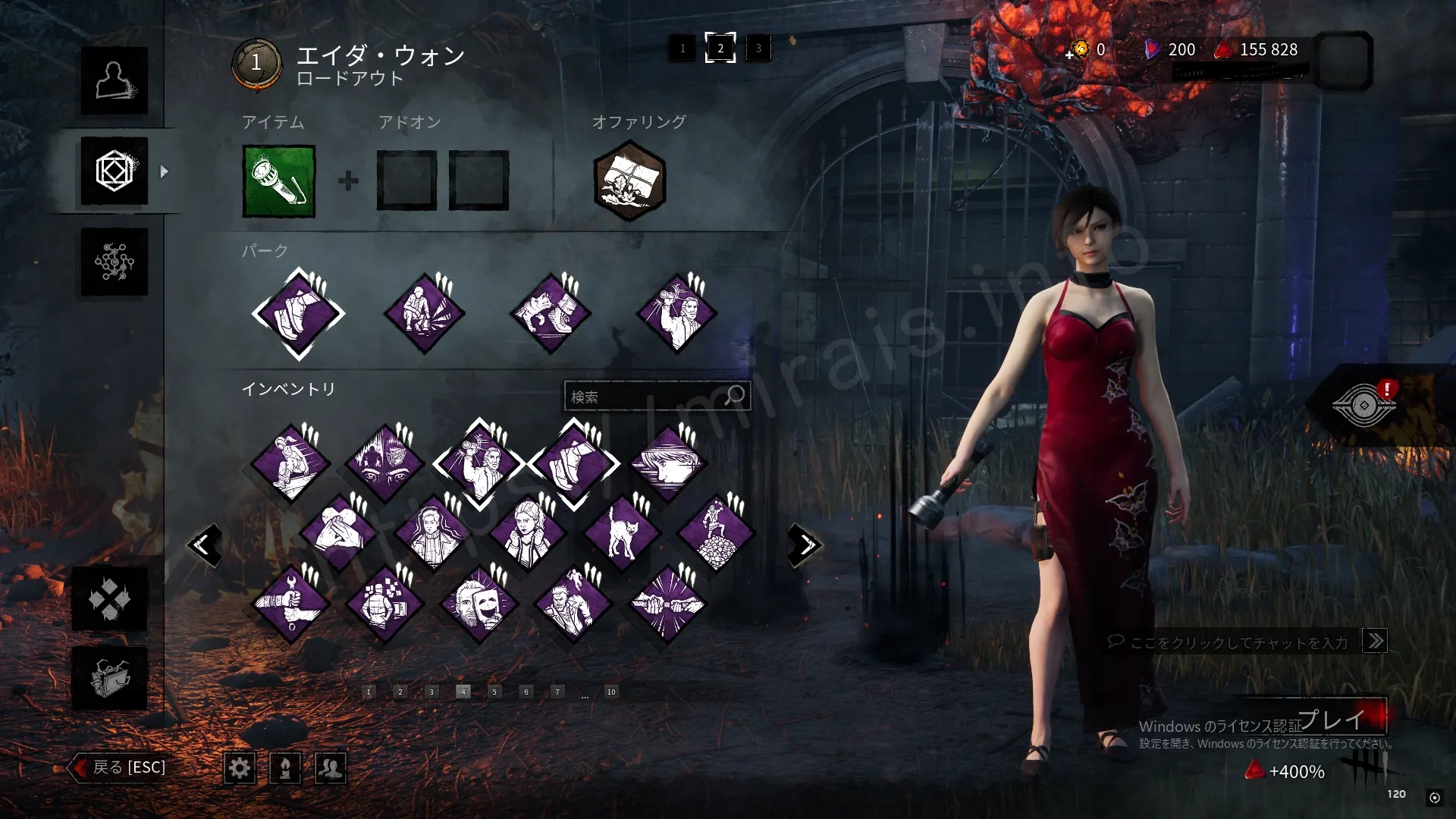
Task: Jump to inventory page 10
Action: point(611,692)
